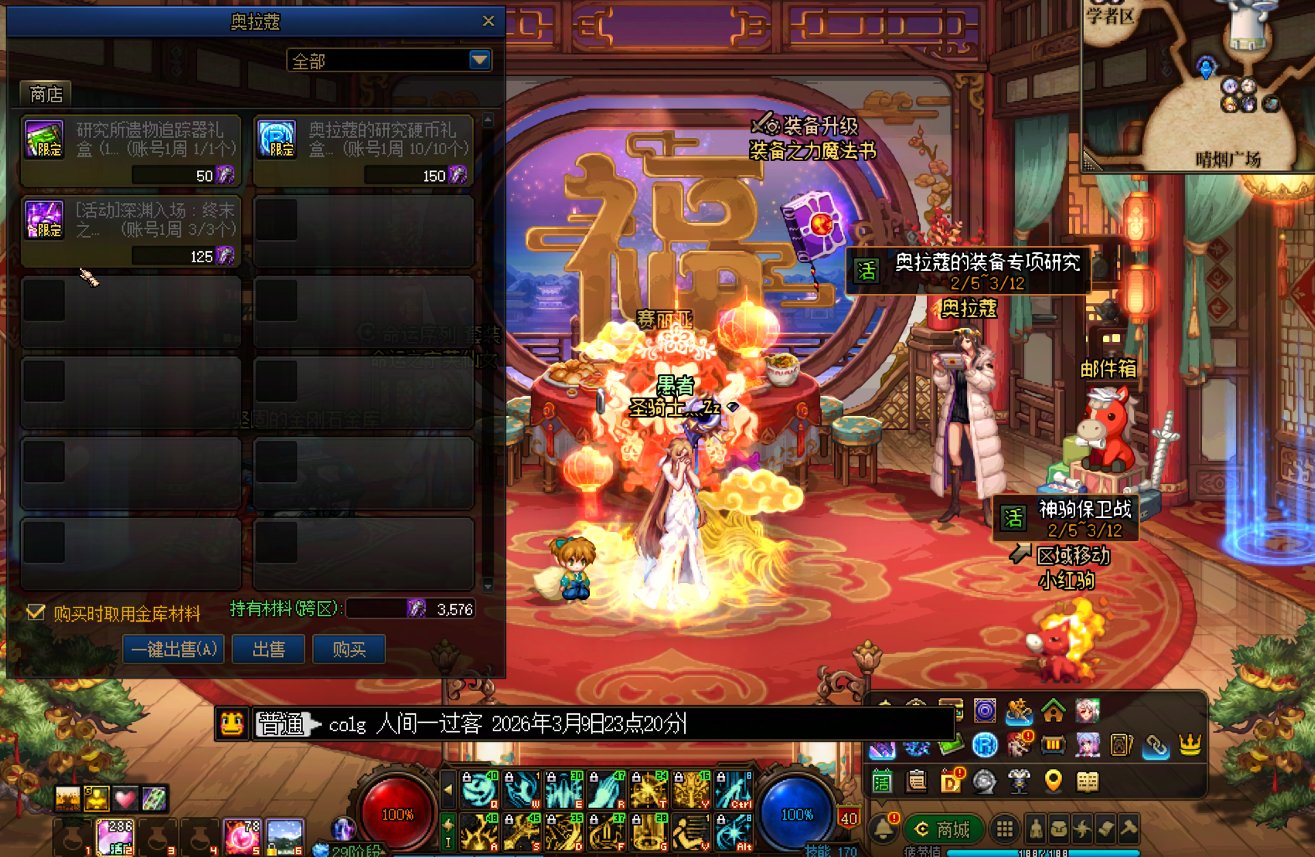Open the 商城 cash shop
1315x857 pixels.
(x=945, y=829)
